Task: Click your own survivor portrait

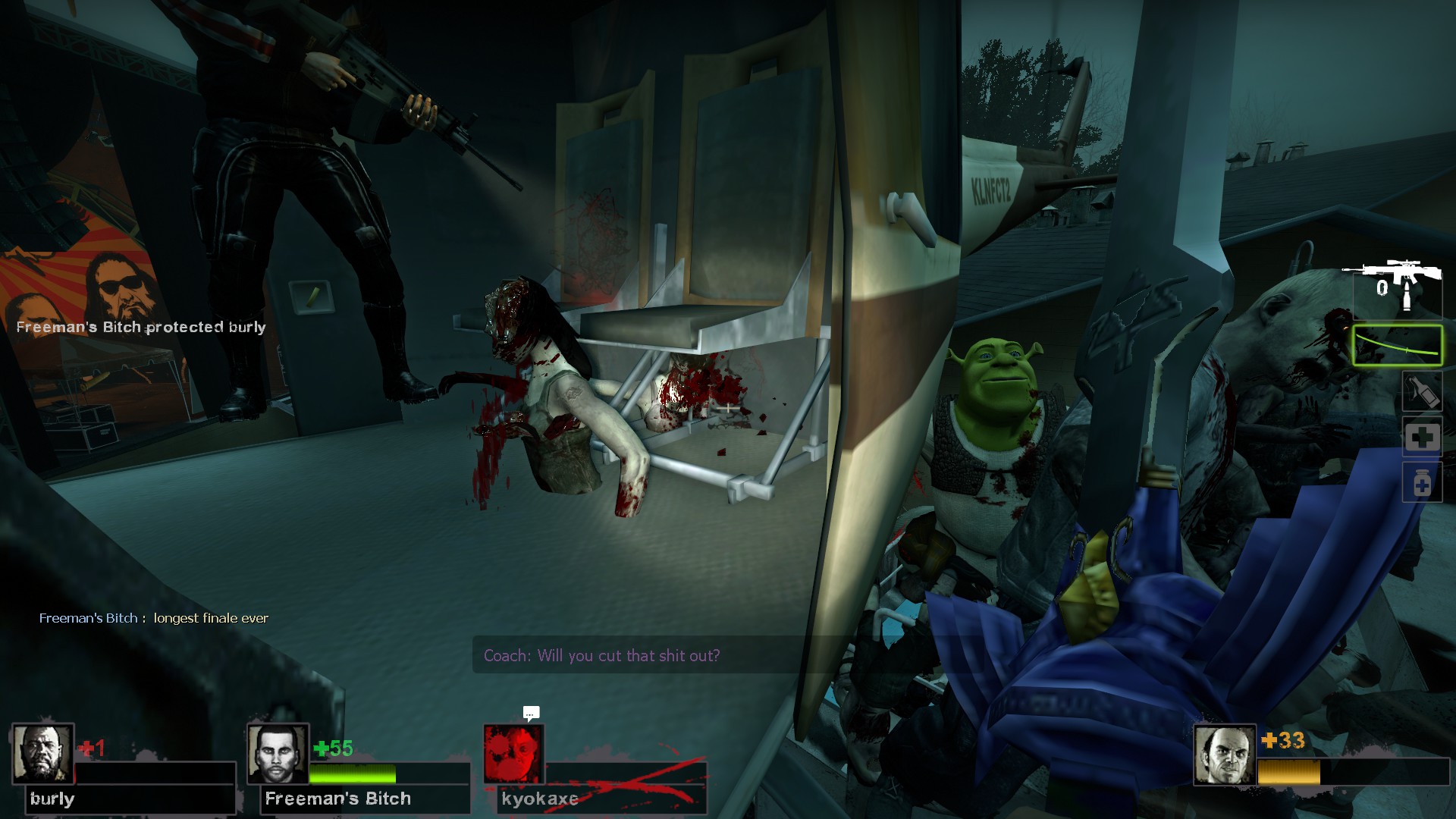Action: [1224, 754]
